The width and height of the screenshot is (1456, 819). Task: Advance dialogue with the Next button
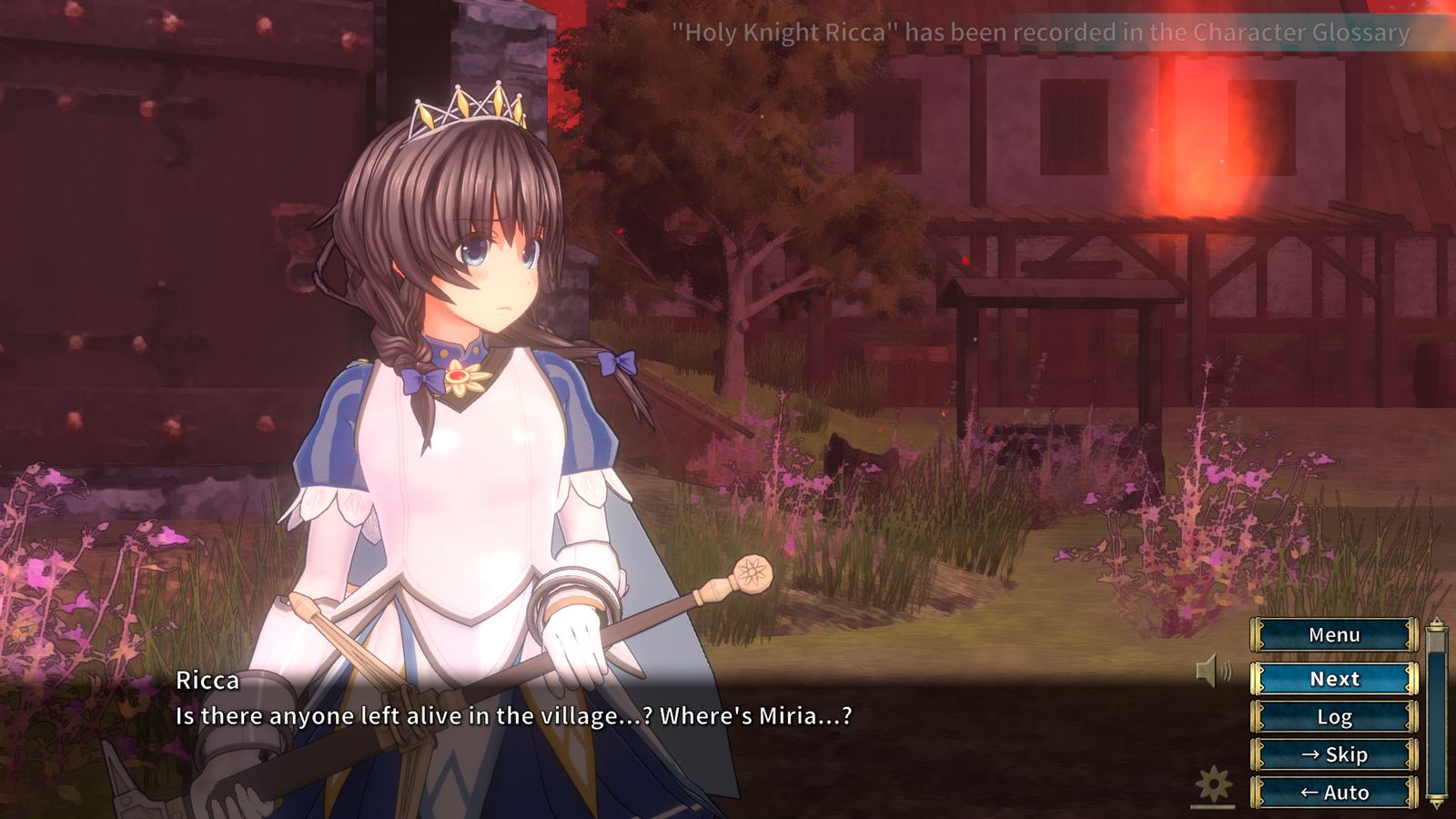(x=1334, y=679)
